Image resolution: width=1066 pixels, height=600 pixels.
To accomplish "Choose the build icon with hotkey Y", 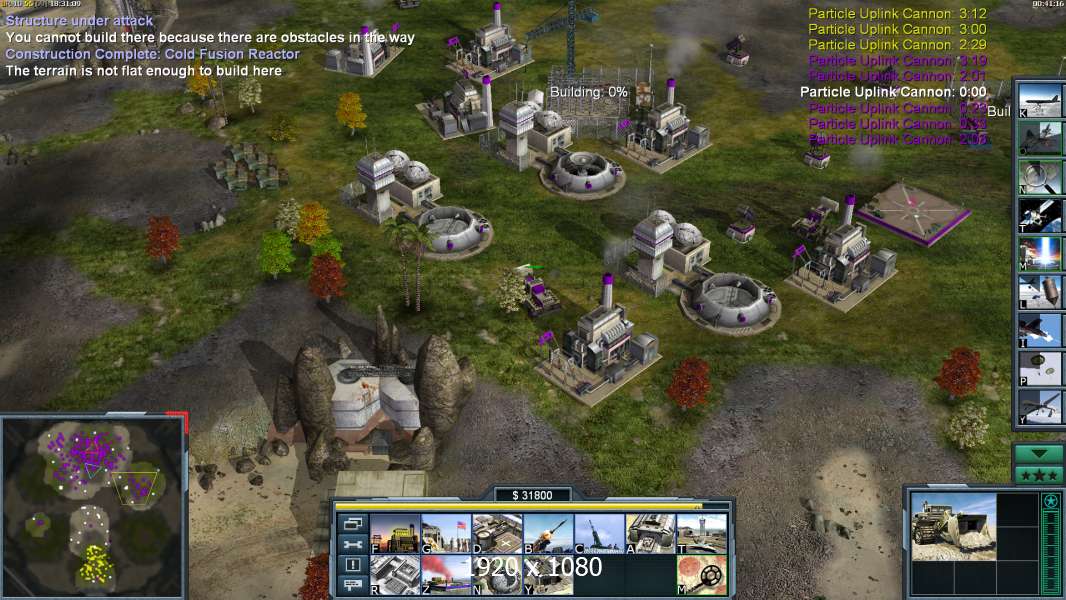I will (548, 574).
